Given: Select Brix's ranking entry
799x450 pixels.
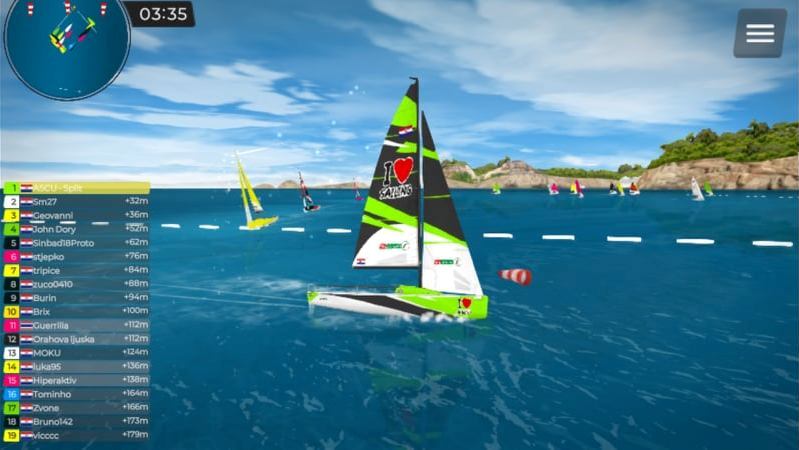Looking at the screenshot, I should pos(76,311).
